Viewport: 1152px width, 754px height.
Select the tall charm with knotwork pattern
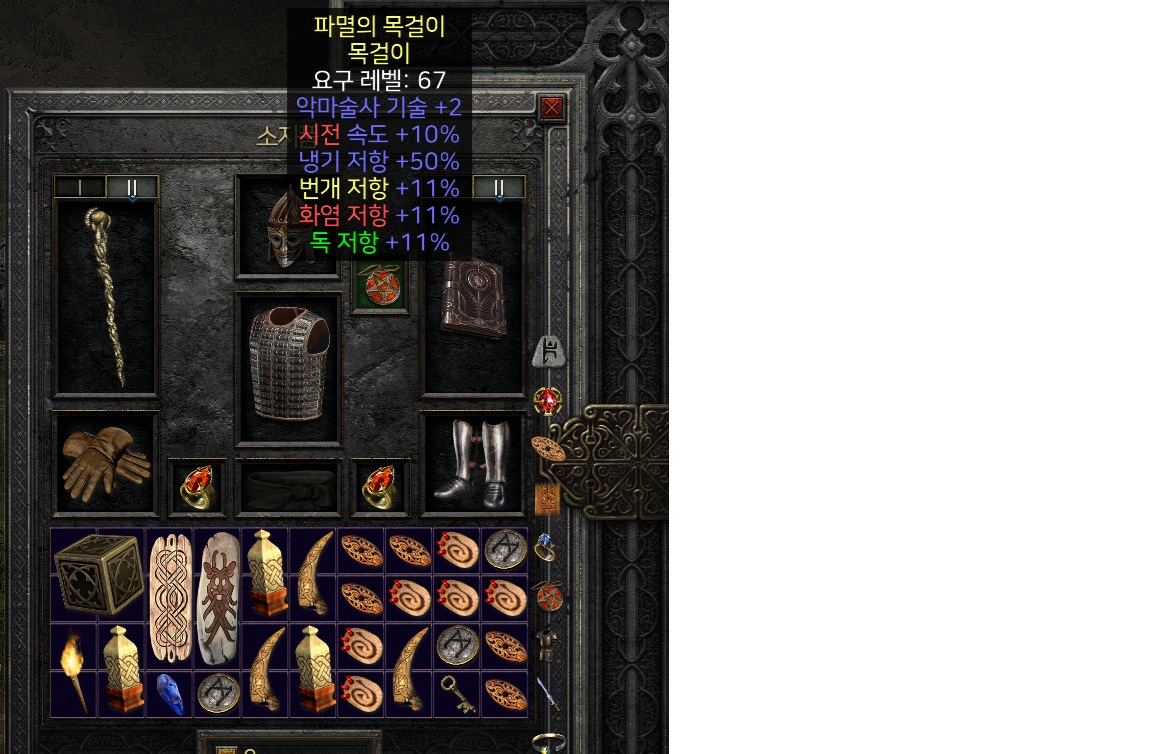pyautogui.click(x=170, y=598)
